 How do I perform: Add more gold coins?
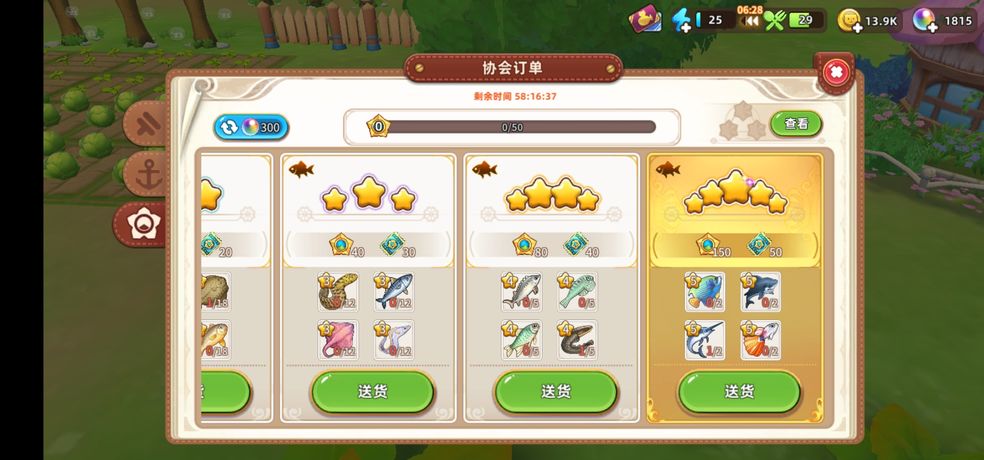(849, 20)
